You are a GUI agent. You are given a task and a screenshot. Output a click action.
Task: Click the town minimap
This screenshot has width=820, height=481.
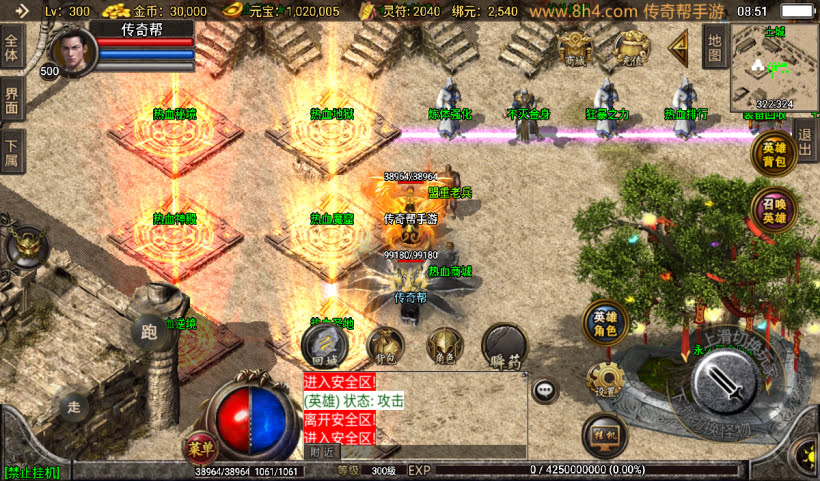[773, 66]
